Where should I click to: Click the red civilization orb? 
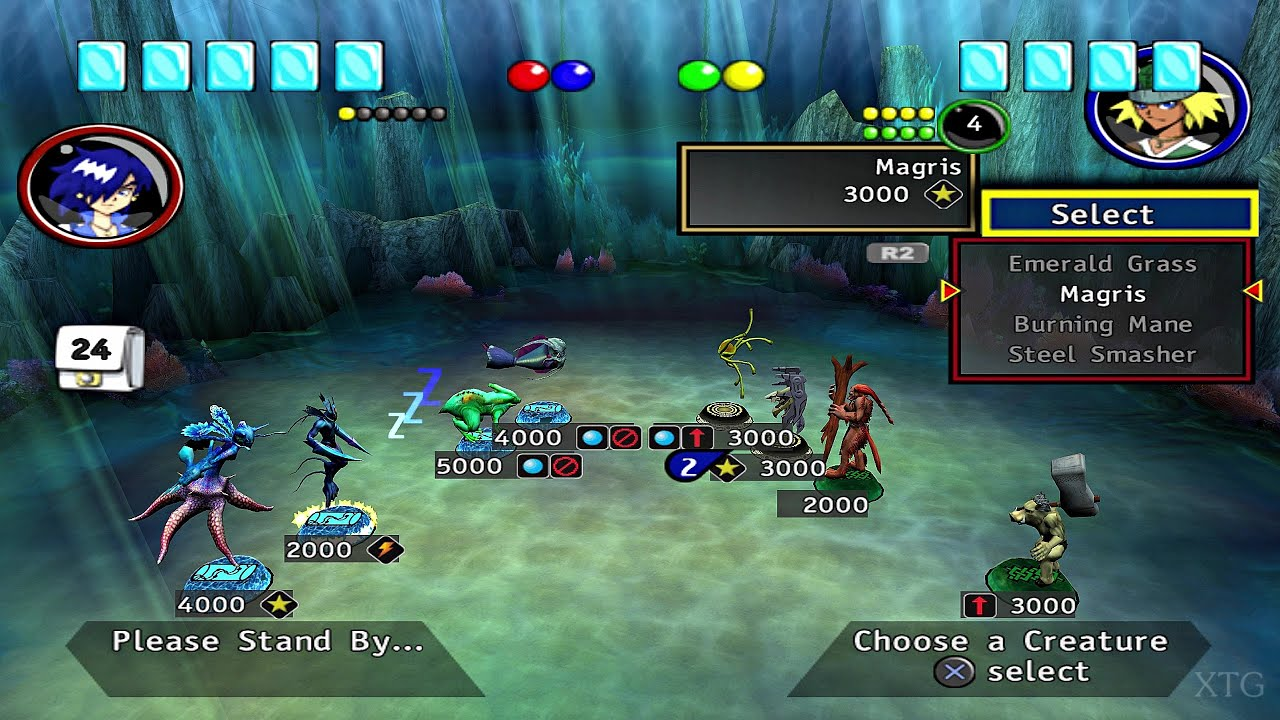(528, 76)
